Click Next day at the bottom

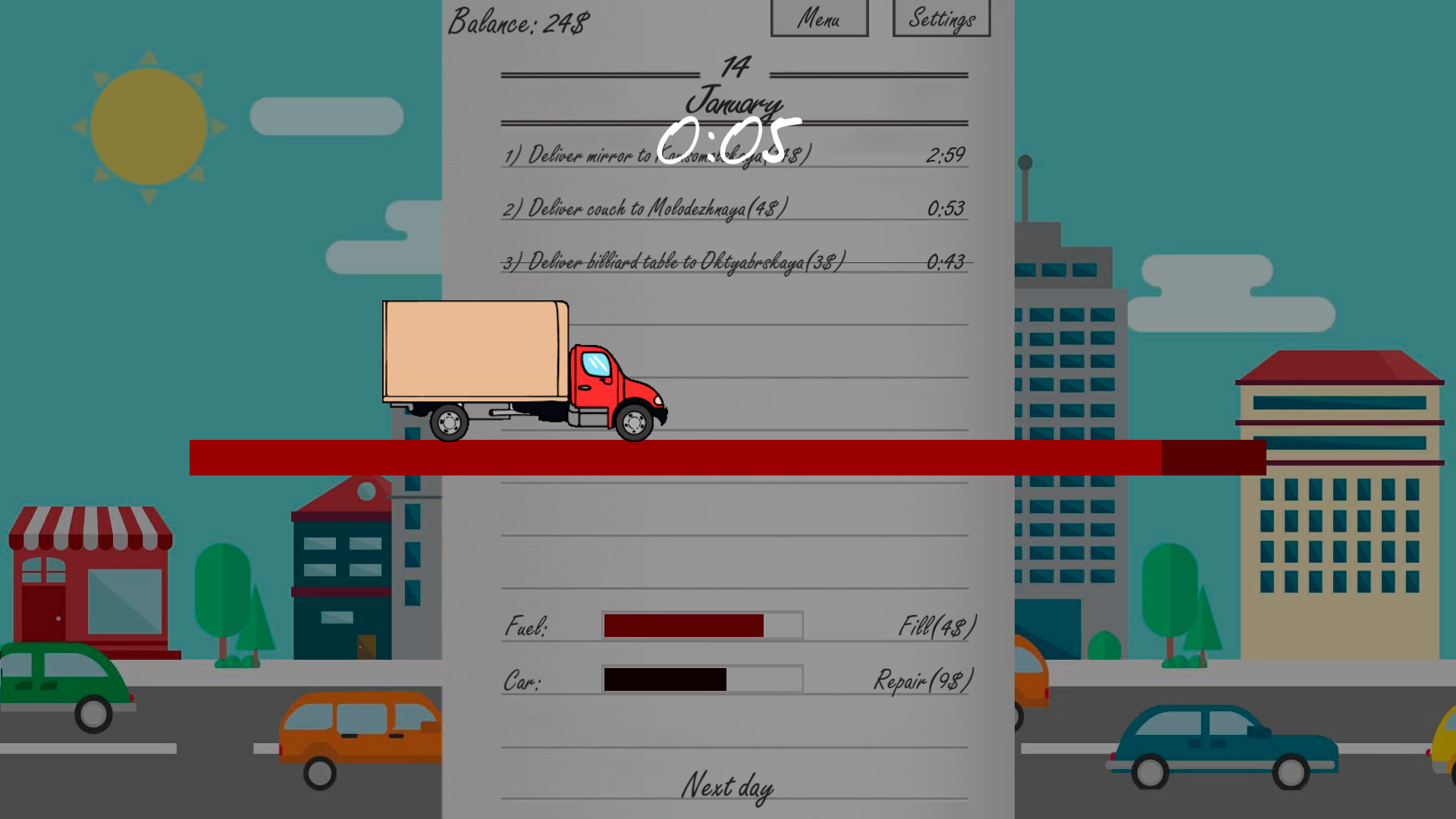click(727, 786)
